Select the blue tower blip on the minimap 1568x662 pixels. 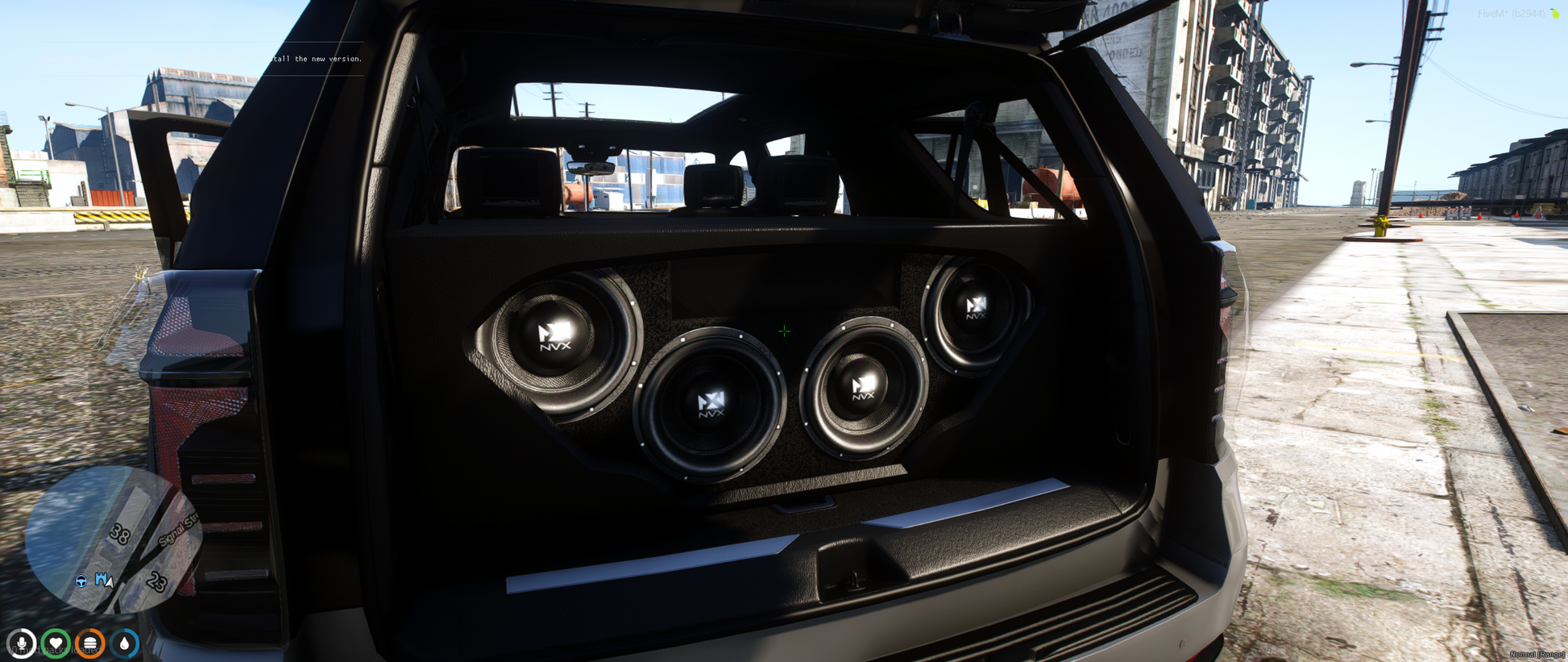tap(101, 578)
